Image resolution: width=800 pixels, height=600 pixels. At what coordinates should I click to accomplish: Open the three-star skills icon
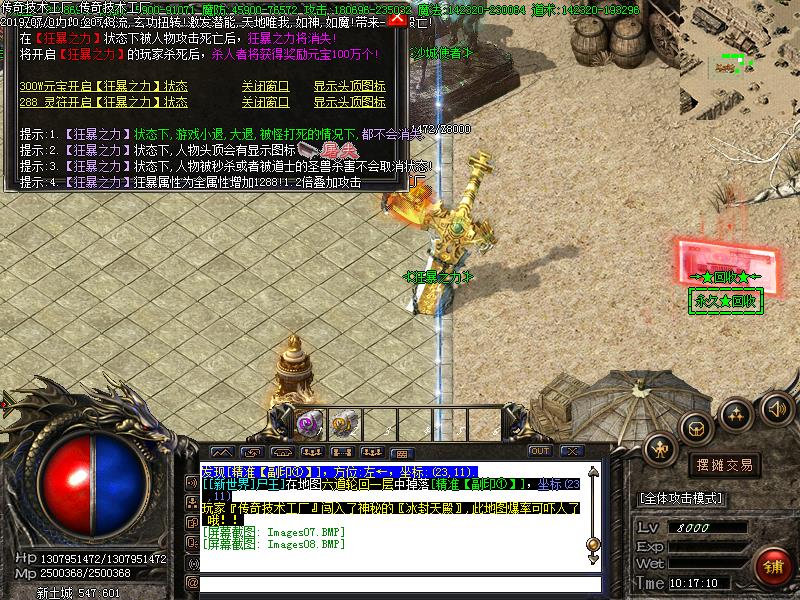click(x=737, y=413)
